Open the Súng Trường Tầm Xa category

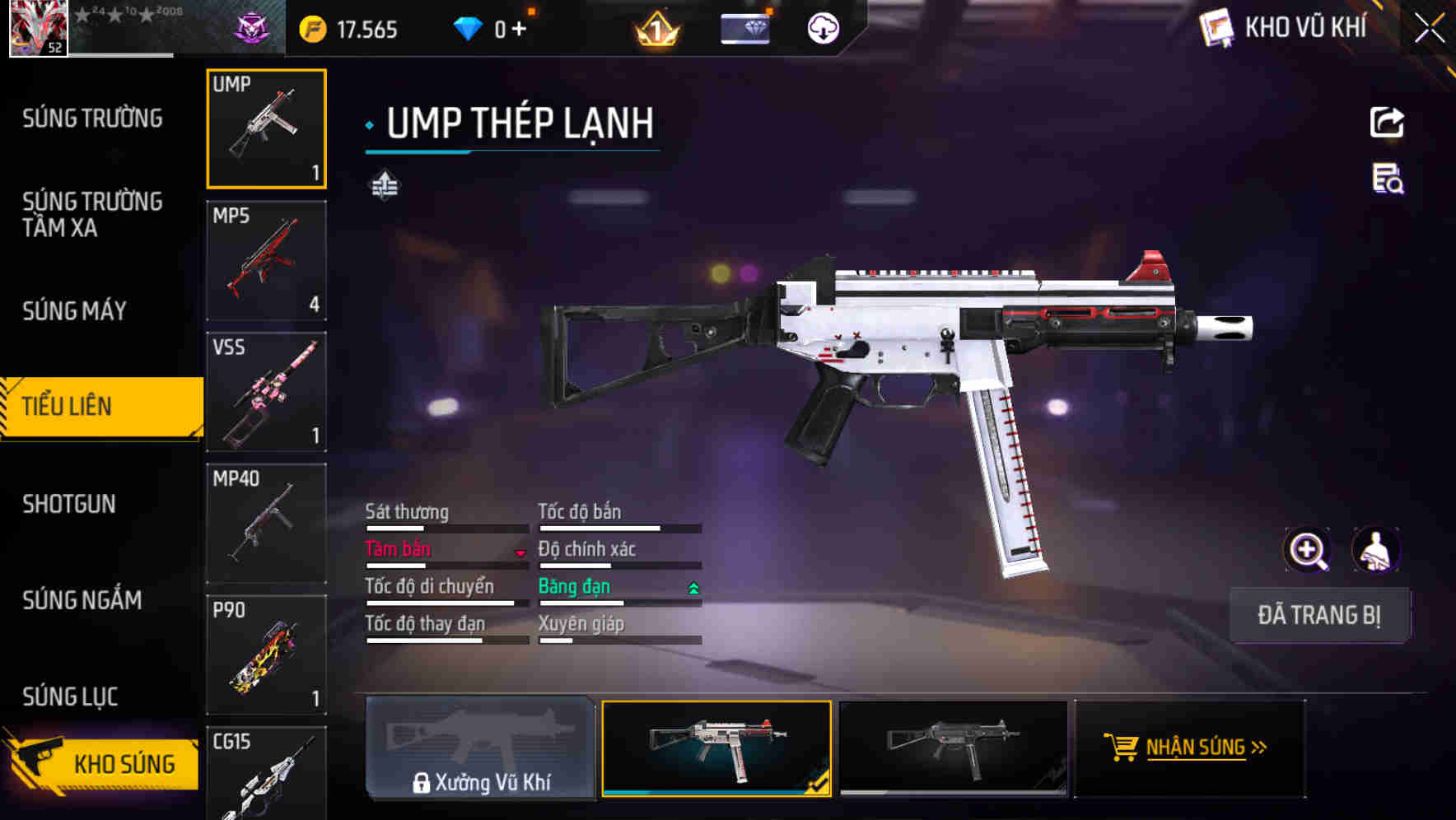point(92,214)
